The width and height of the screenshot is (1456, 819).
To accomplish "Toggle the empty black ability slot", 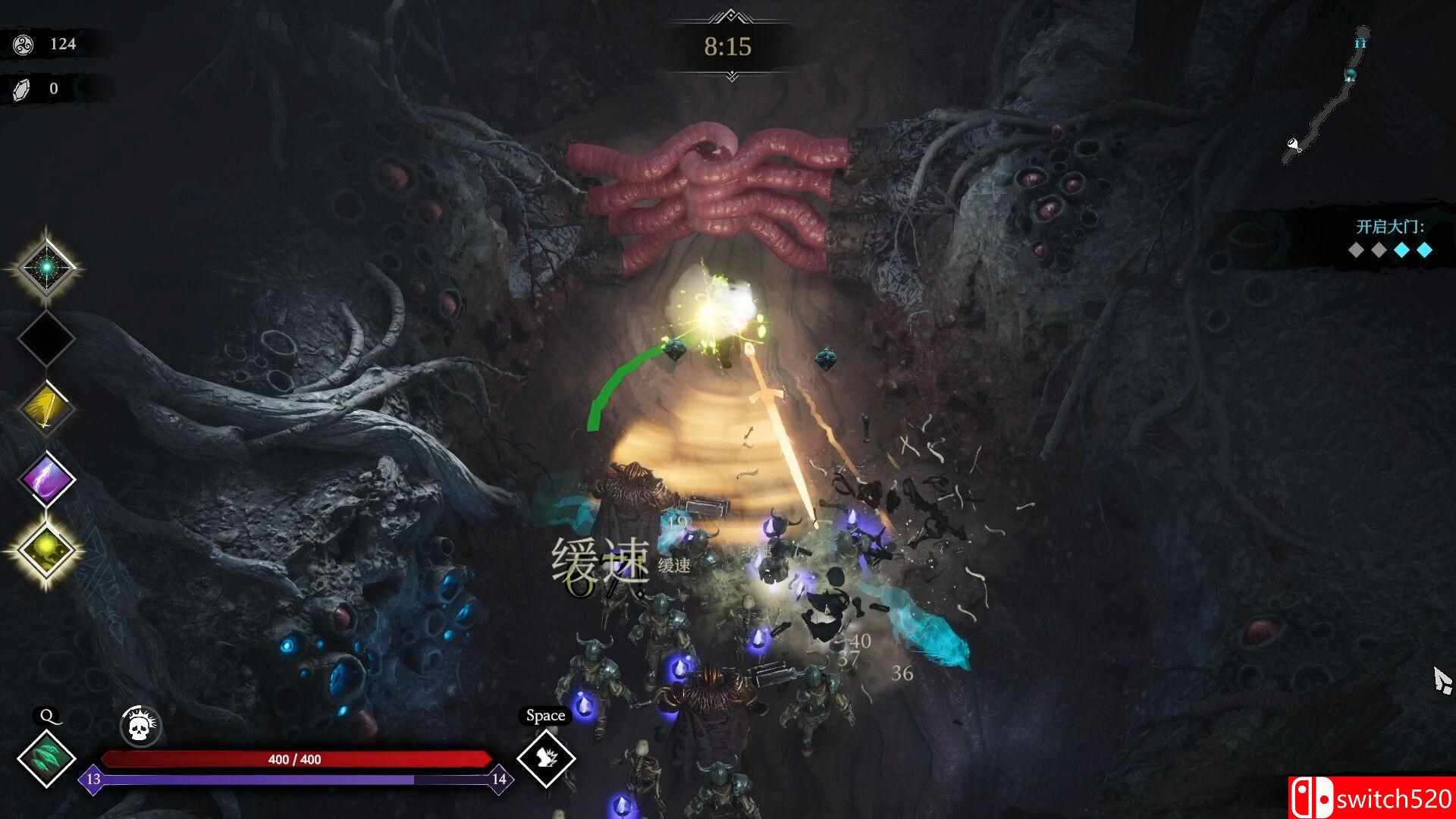I will pyautogui.click(x=45, y=339).
